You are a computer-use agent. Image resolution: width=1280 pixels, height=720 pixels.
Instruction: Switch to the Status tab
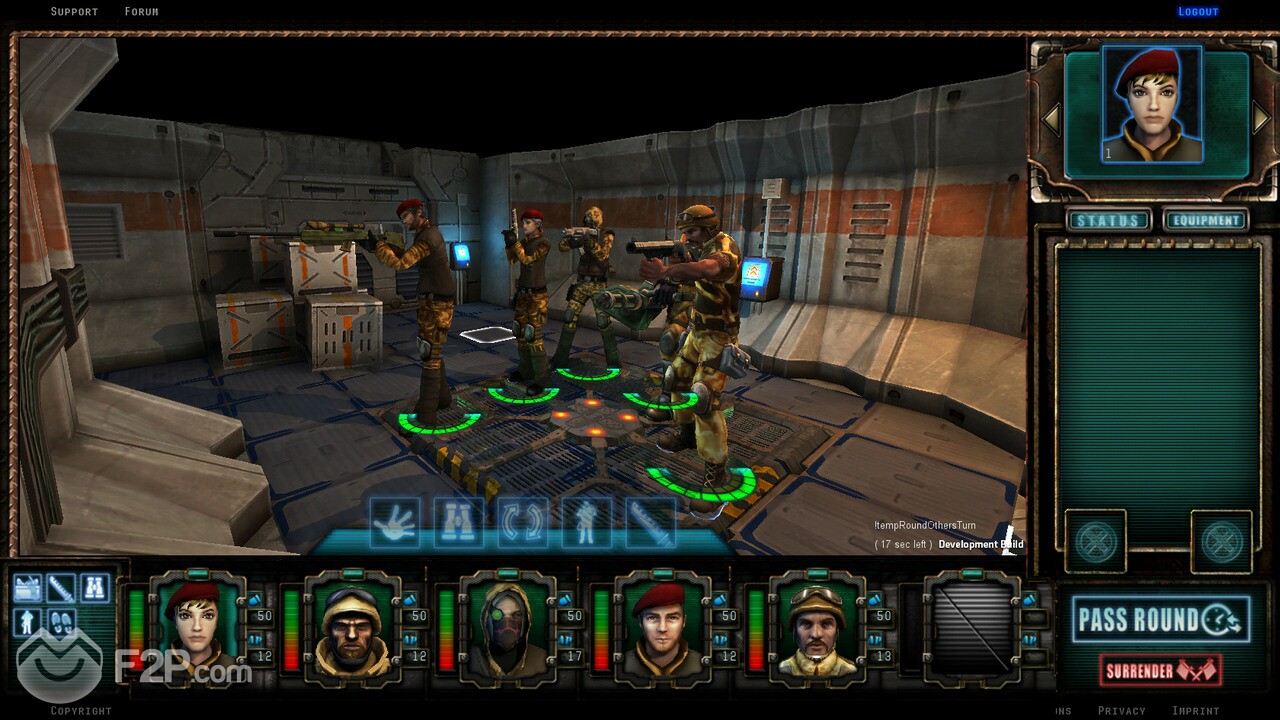pyautogui.click(x=1107, y=220)
